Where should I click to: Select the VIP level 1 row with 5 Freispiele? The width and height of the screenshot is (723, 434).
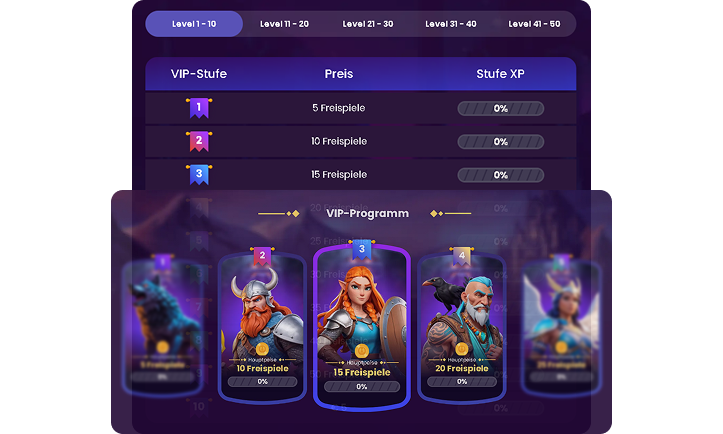coord(360,108)
